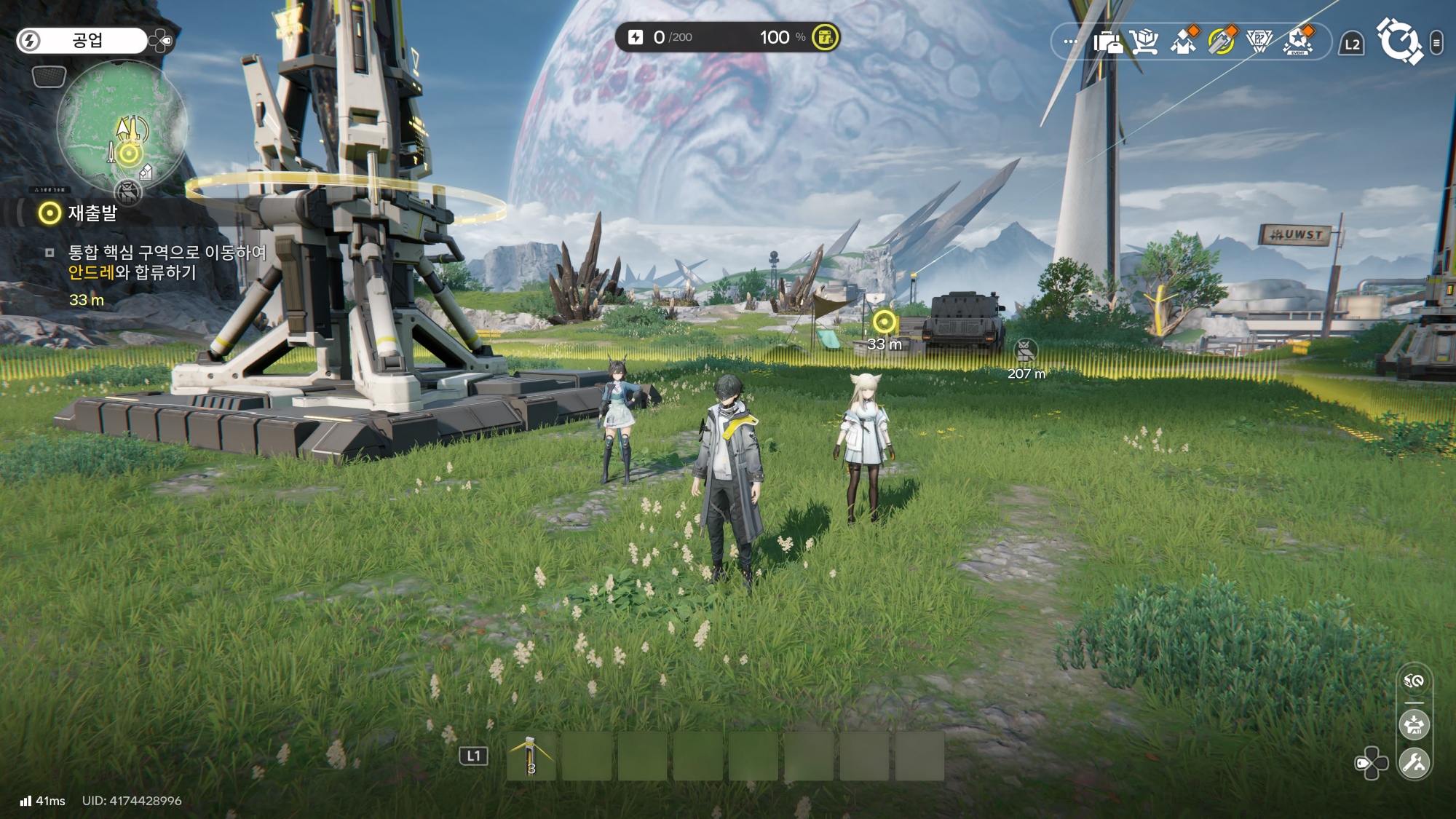Open the circular minimap

pyautogui.click(x=122, y=125)
